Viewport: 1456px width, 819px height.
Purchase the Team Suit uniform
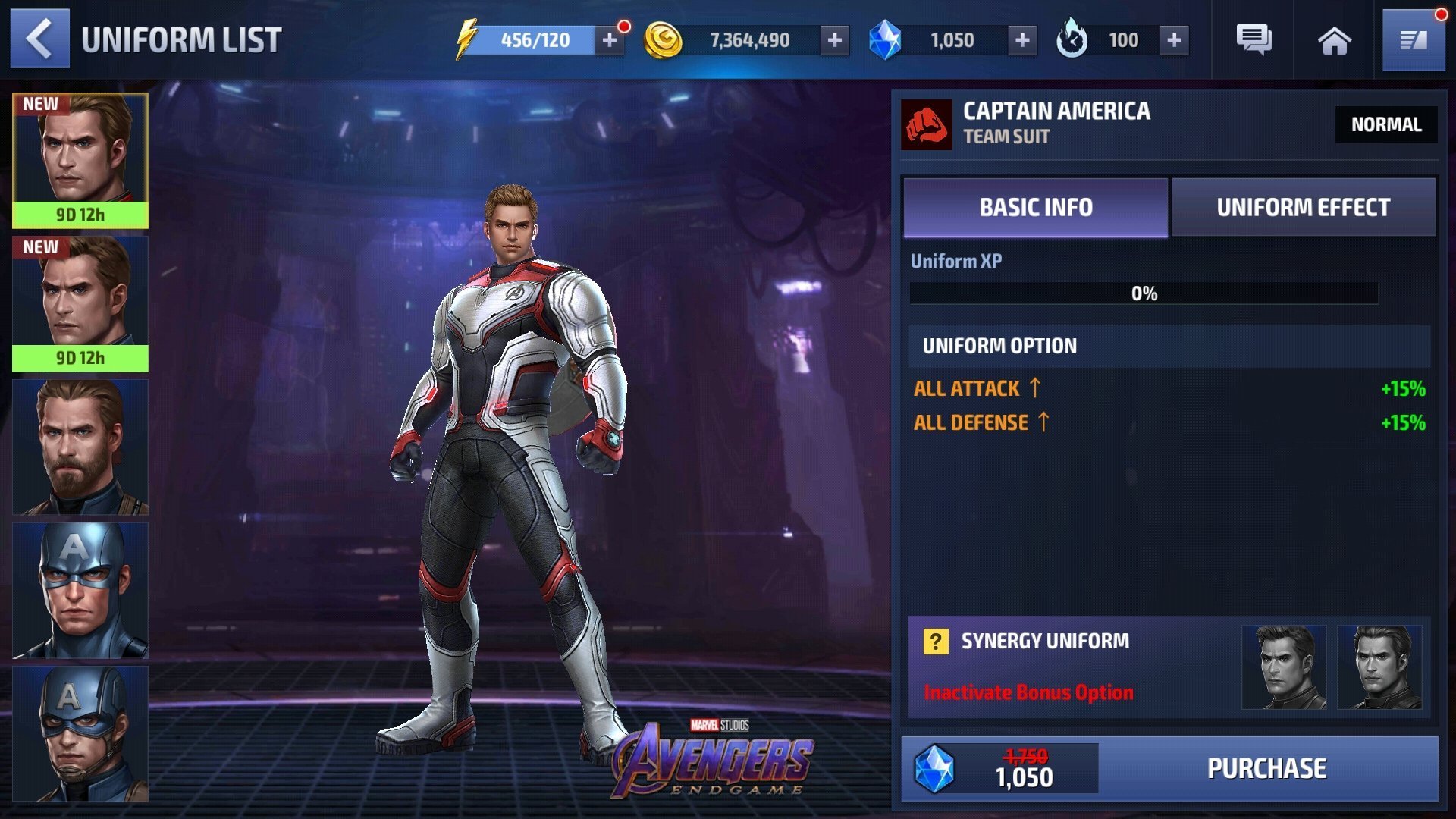[1266, 768]
